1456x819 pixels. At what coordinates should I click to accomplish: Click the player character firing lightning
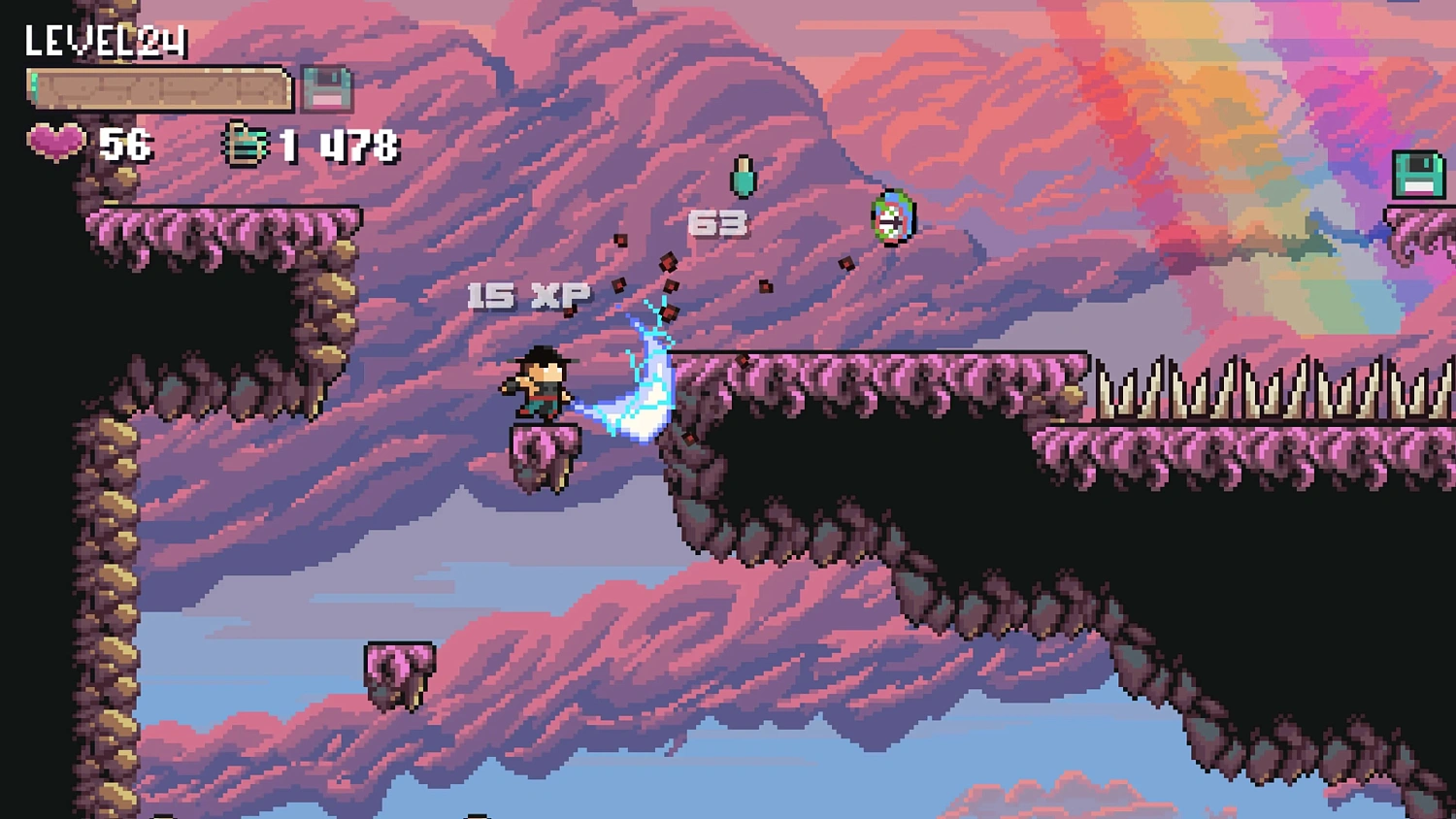[540, 383]
